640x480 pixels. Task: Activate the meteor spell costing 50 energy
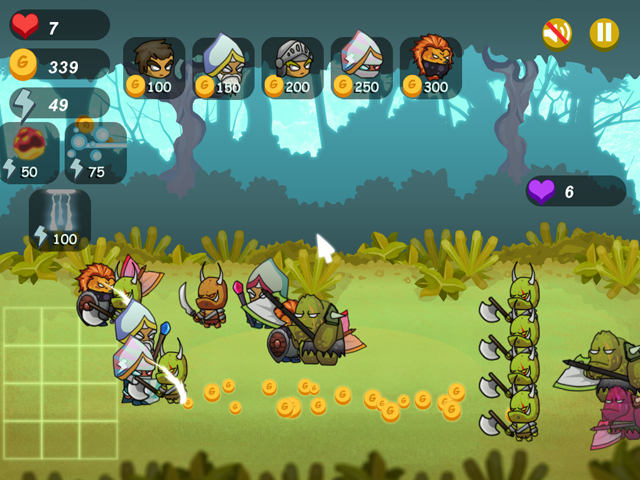click(x=30, y=152)
